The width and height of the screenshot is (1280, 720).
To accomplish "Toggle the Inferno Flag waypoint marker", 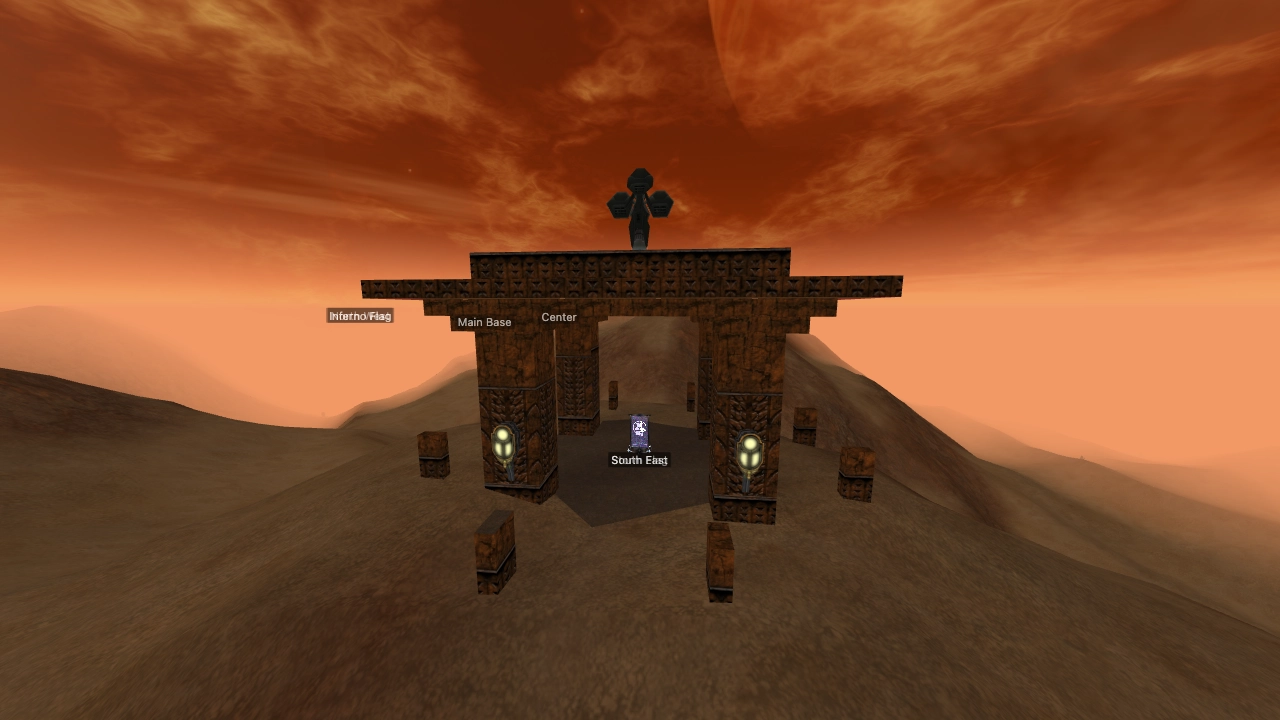I will (x=360, y=316).
